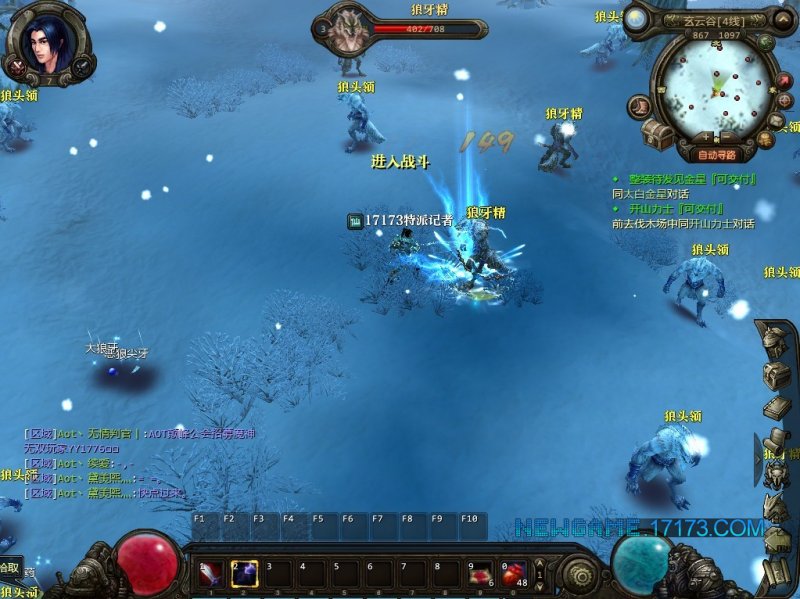
Task: Open the treasure chest beside the minimap
Action: tap(657, 135)
